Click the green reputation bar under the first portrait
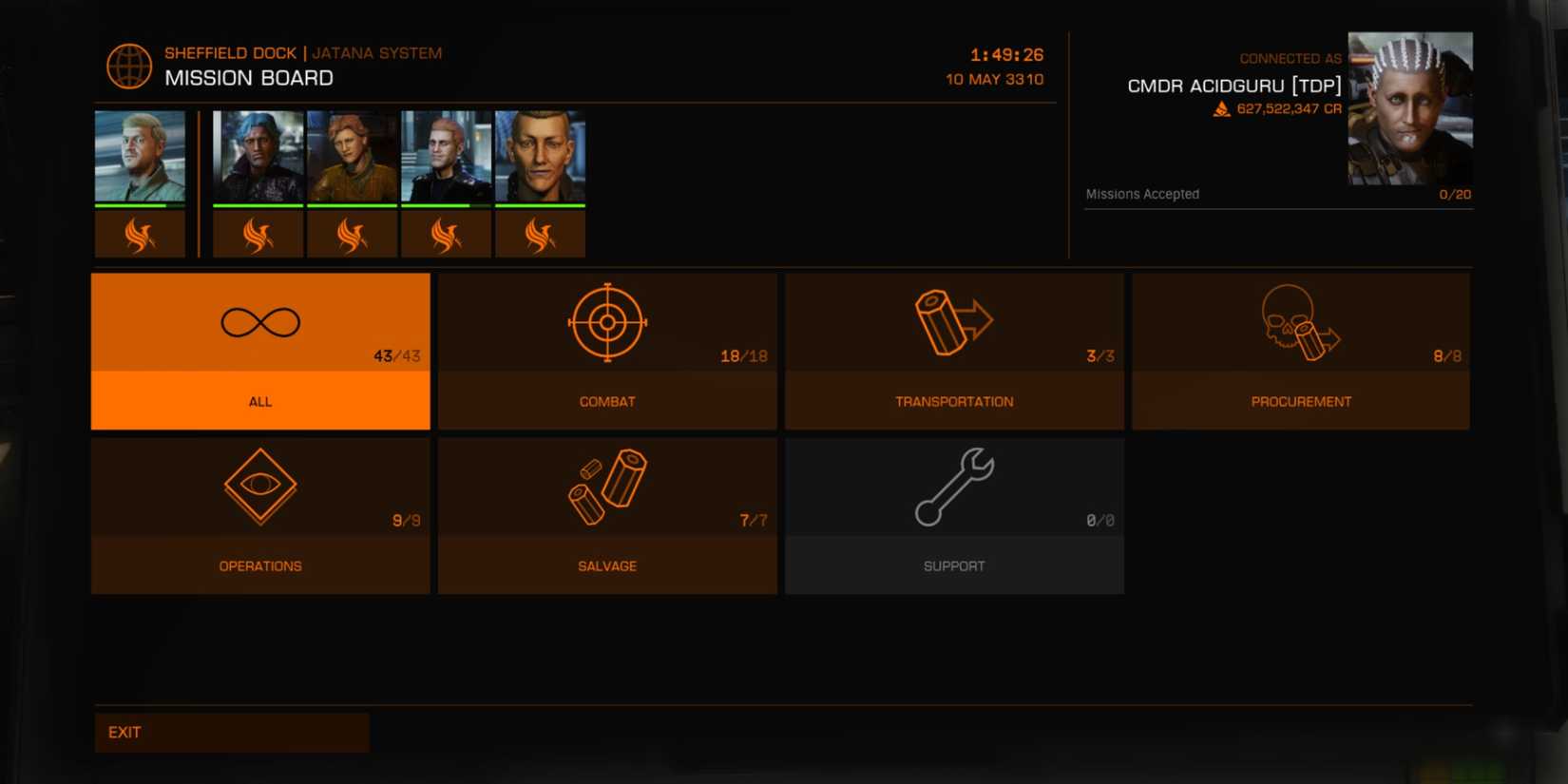 tap(139, 202)
